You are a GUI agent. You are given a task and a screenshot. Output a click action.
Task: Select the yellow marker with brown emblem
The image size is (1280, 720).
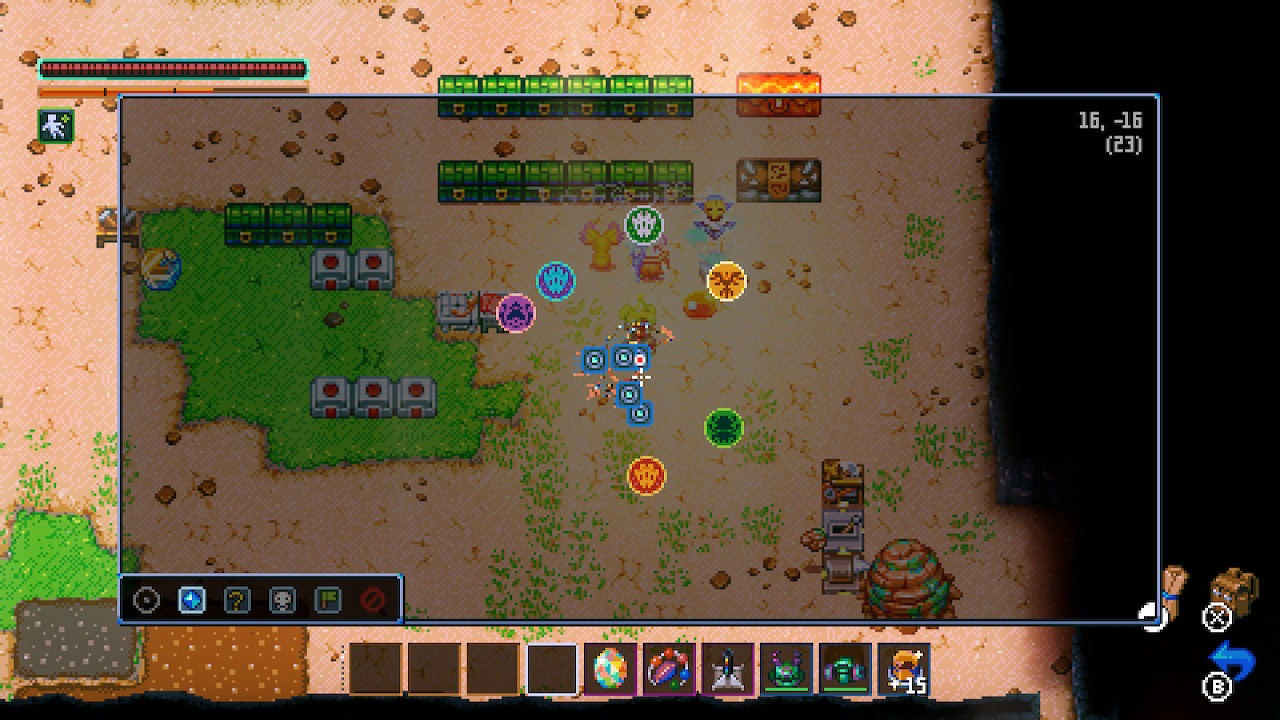click(x=726, y=280)
